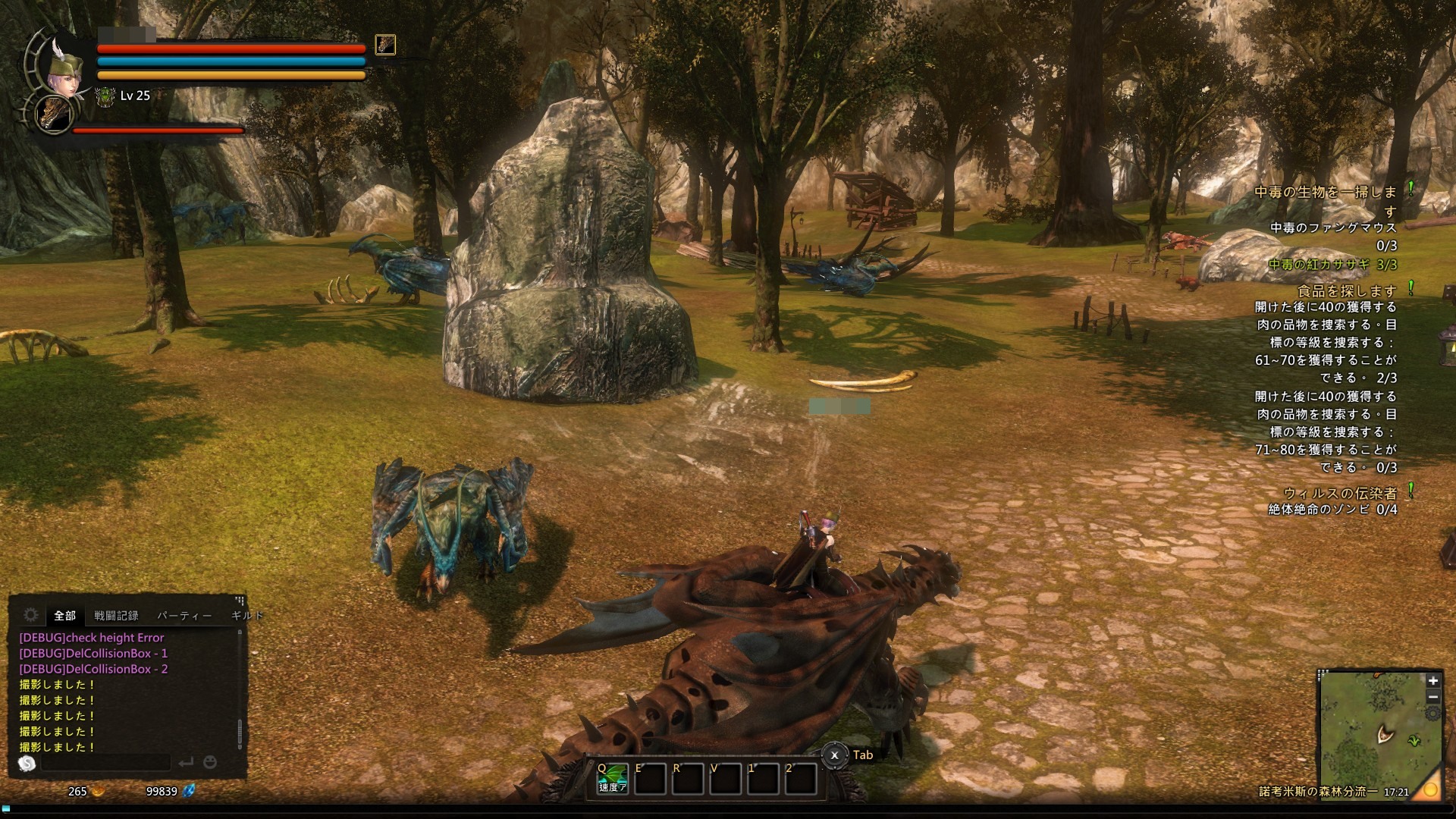Select the 中毒の生物を一掃します quest entry
Viewport: 1456px width, 819px height.
point(1326,193)
